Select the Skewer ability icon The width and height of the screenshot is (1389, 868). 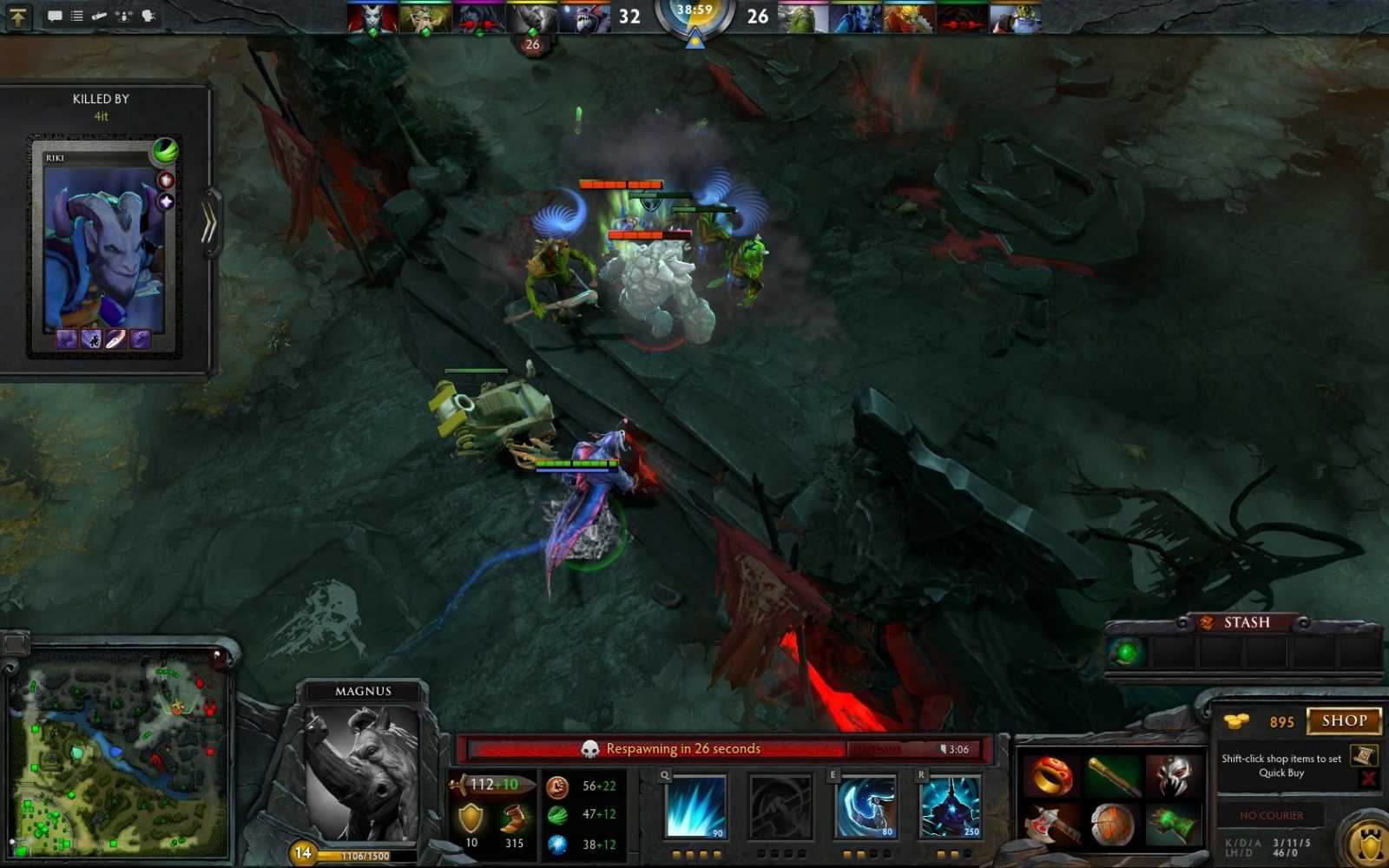point(866,807)
